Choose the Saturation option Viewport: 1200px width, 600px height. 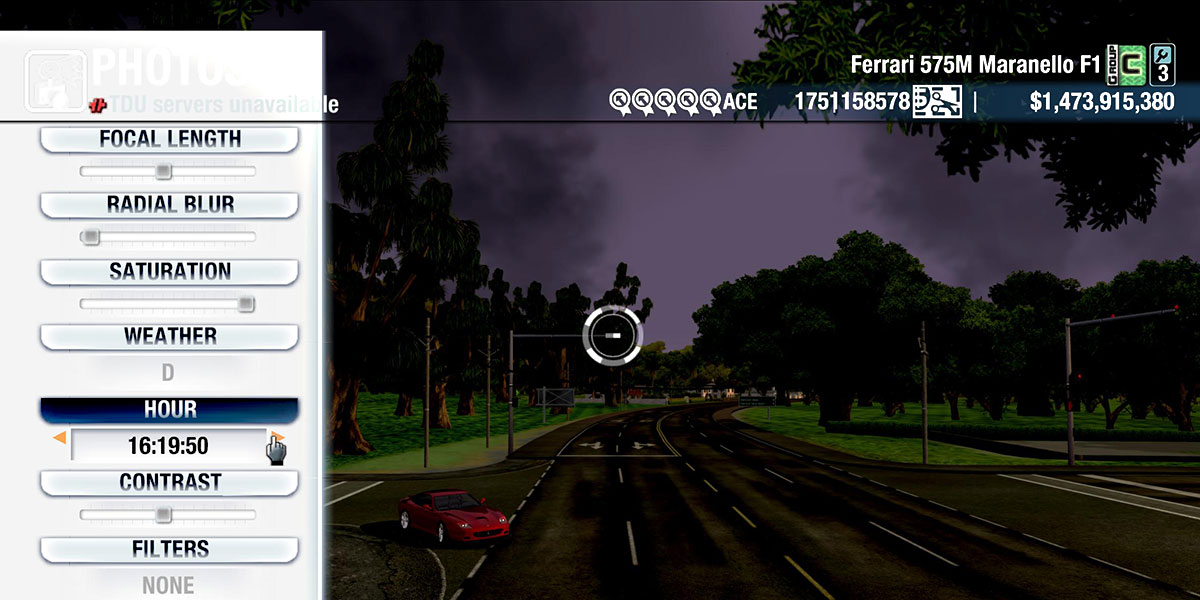169,271
